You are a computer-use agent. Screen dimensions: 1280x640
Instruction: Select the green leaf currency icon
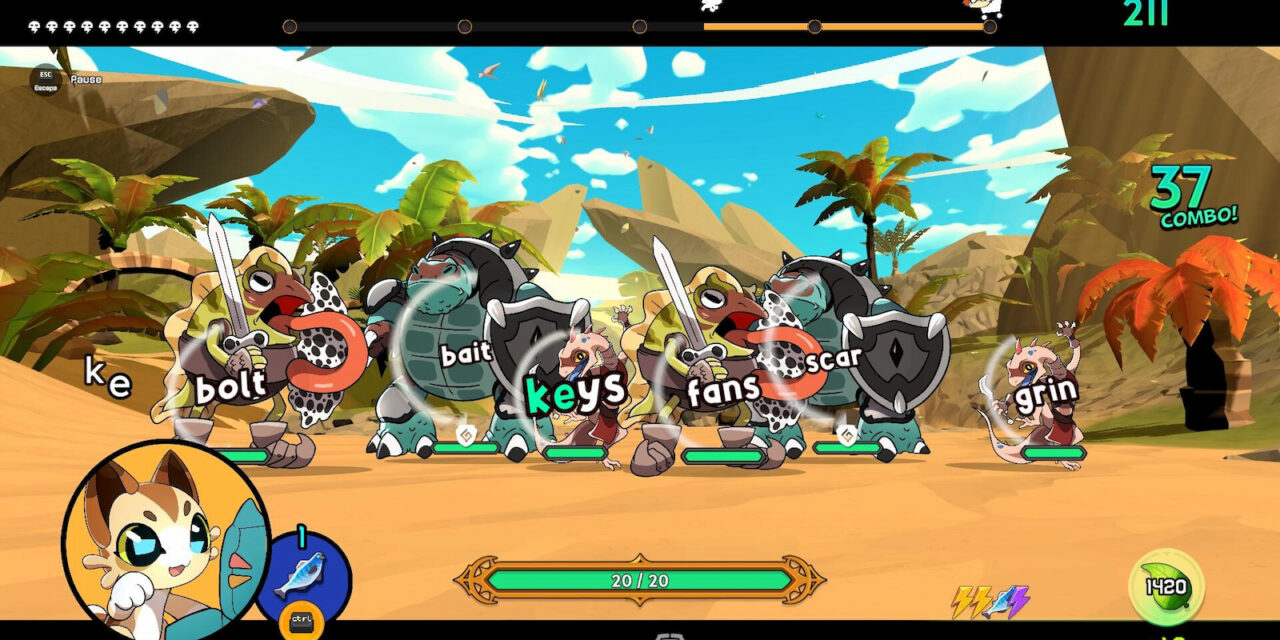tap(1165, 586)
